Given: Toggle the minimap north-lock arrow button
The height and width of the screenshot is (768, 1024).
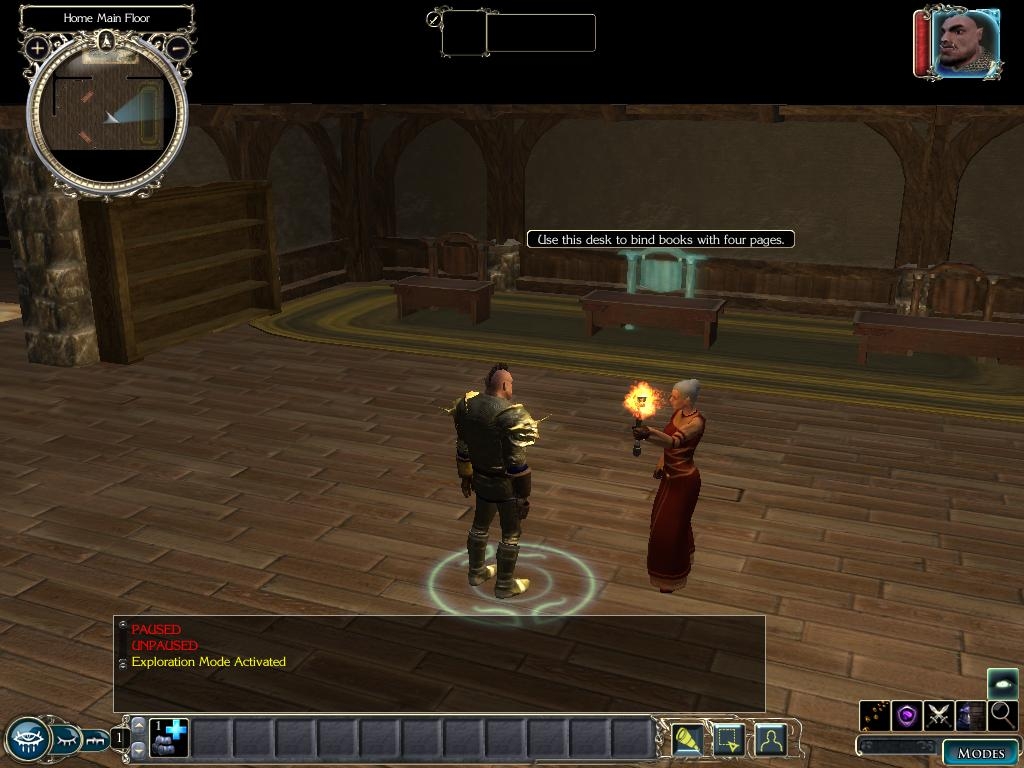Looking at the screenshot, I should 107,41.
